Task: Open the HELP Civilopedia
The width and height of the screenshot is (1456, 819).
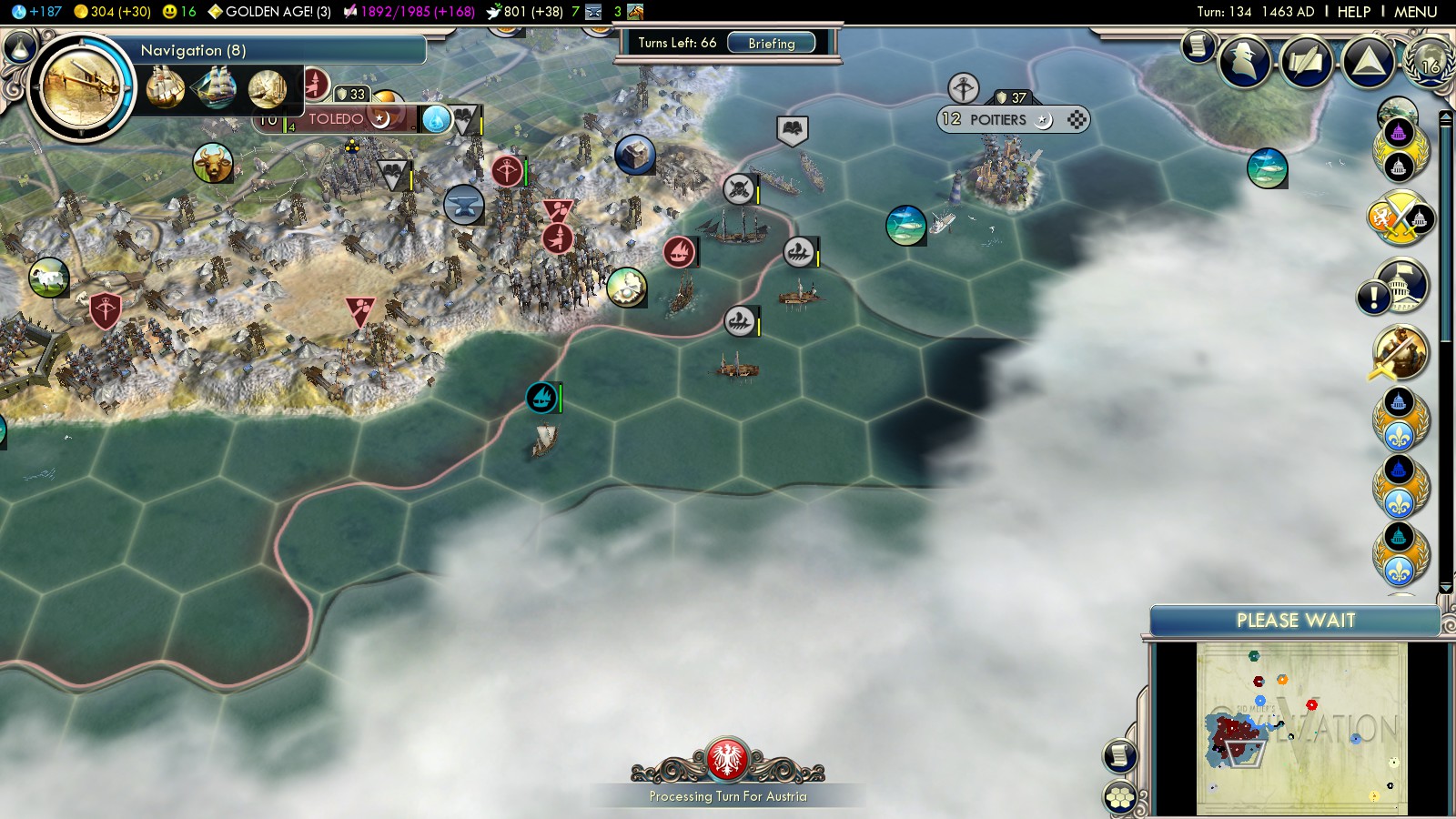Action: tap(1353, 12)
